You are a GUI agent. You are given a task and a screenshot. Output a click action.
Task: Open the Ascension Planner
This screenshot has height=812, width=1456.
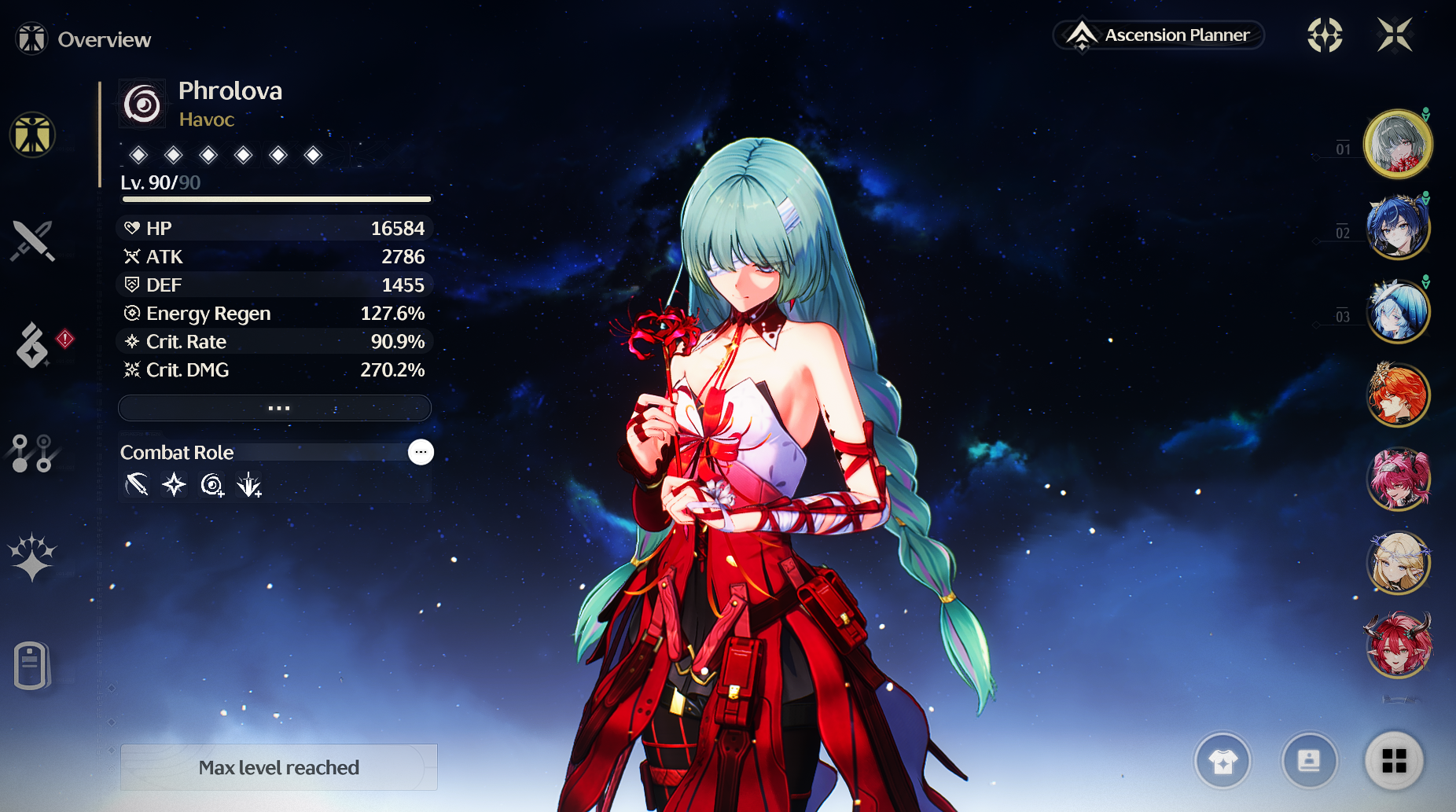1157,35
